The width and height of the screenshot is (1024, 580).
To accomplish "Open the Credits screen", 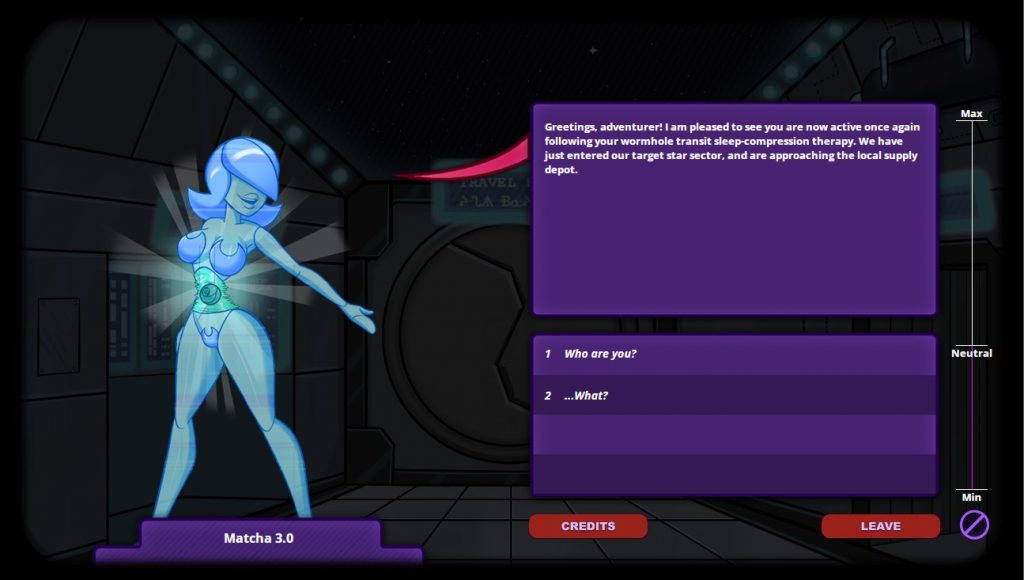I will coord(588,526).
